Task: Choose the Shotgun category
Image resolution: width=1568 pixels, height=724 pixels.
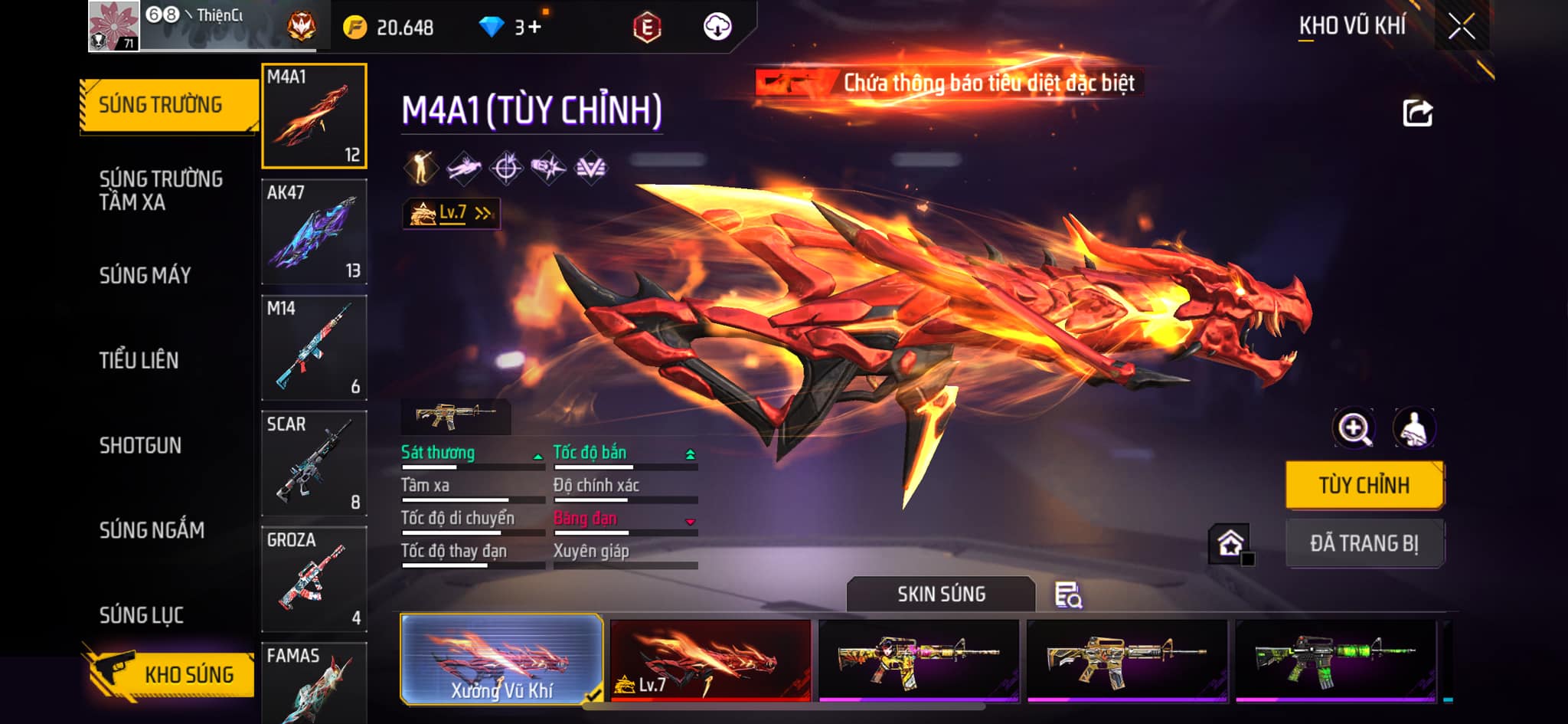Action: tap(140, 445)
